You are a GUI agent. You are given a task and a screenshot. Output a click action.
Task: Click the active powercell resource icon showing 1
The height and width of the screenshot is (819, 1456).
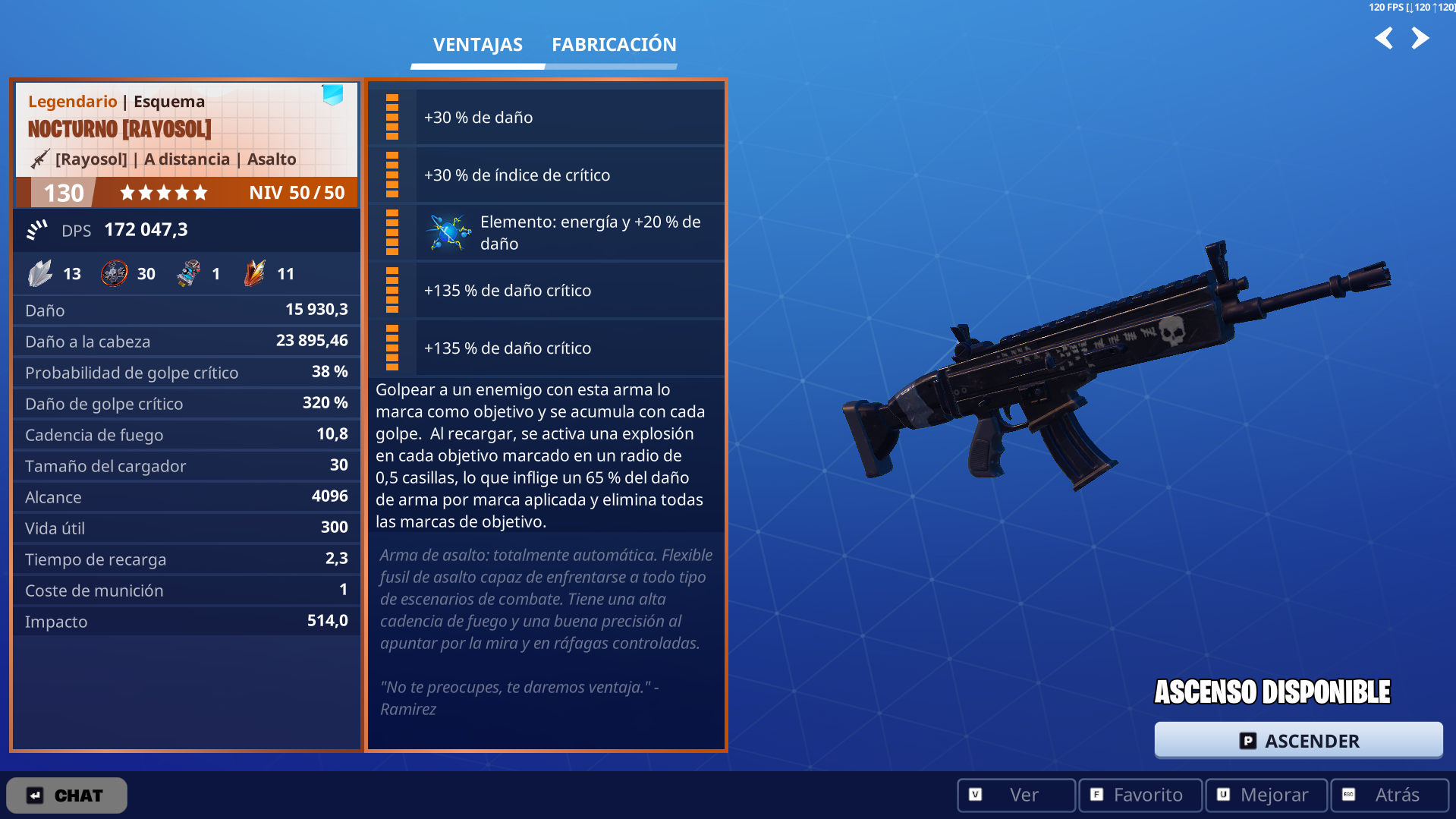[x=188, y=273]
